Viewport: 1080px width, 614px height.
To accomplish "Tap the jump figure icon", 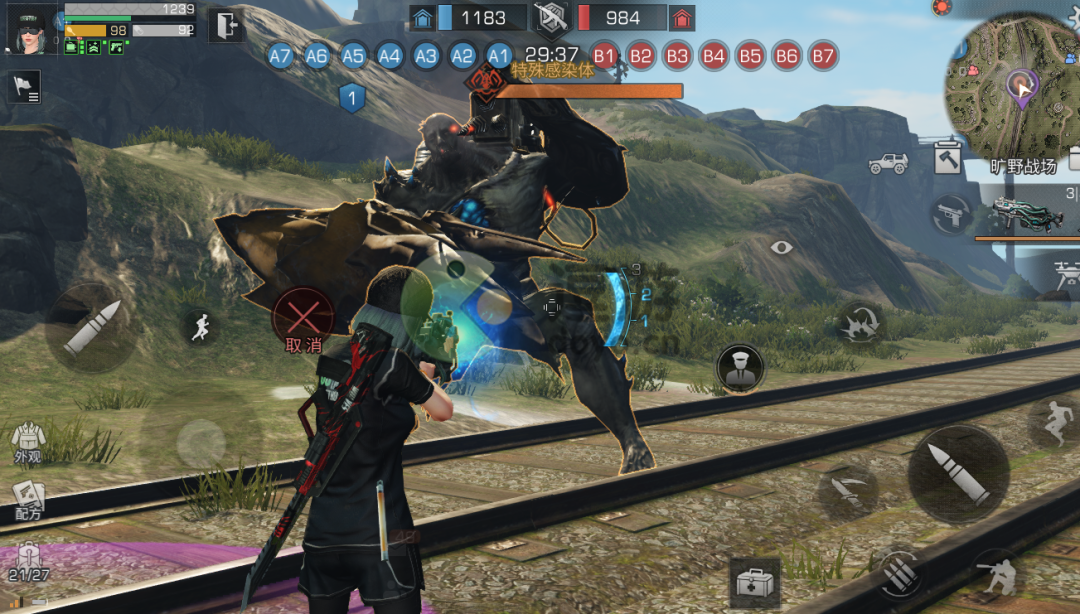I will tap(1054, 423).
